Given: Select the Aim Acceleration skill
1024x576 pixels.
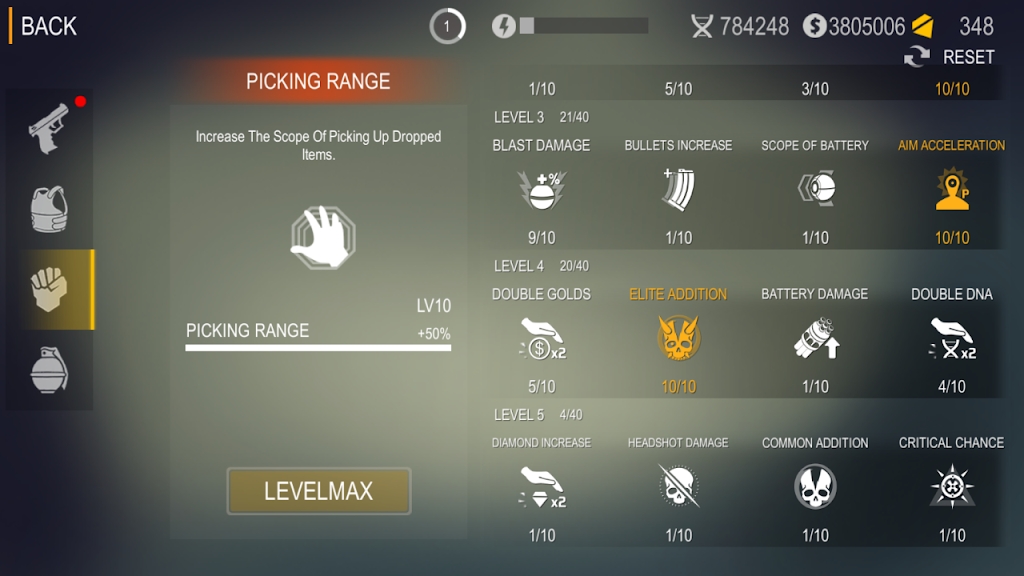Looking at the screenshot, I should click(x=952, y=189).
